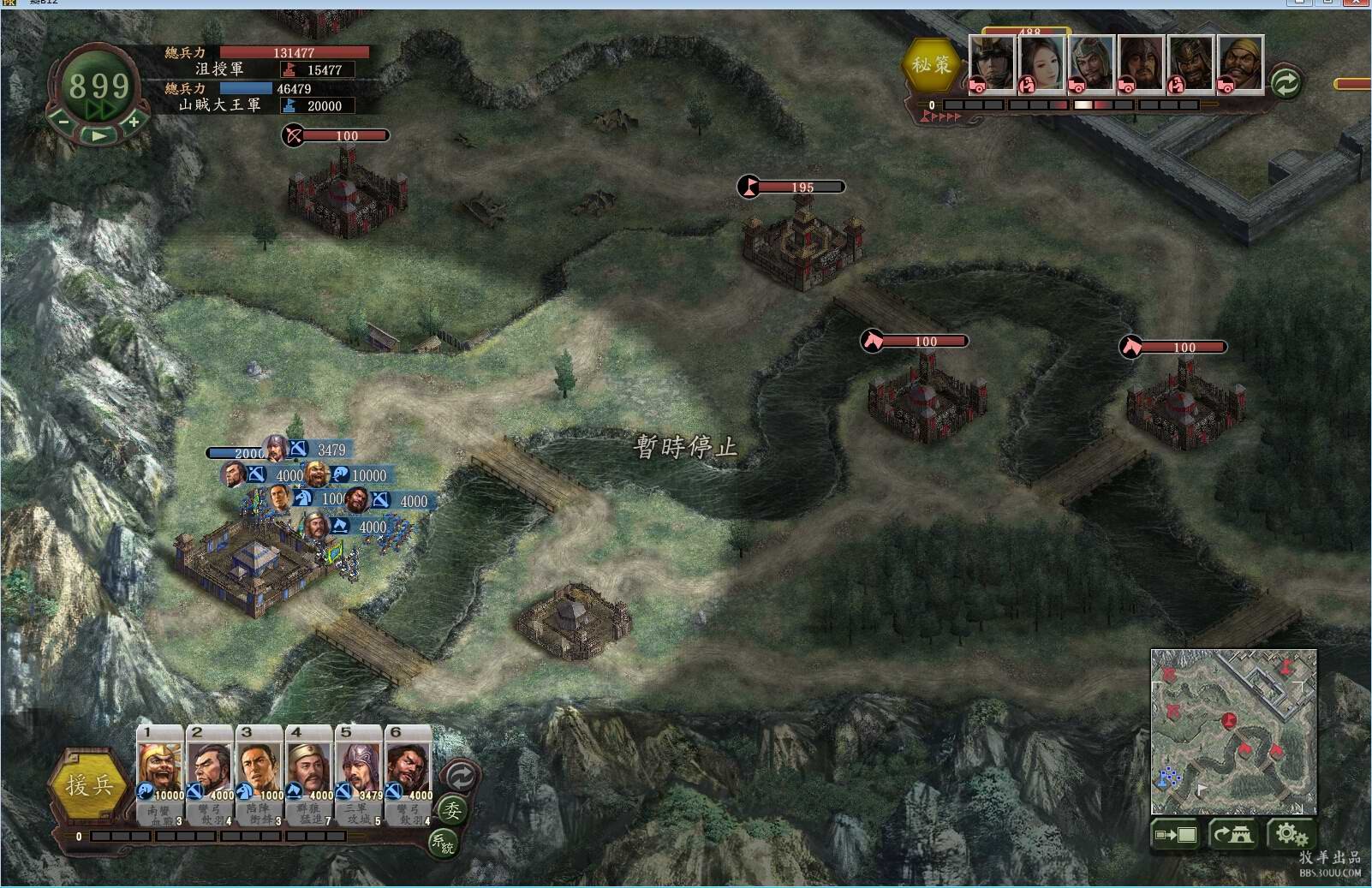Screen dimensions: 1372x888
Task: Click the grey cycle arrows beside officer cards
Action: (460, 777)
